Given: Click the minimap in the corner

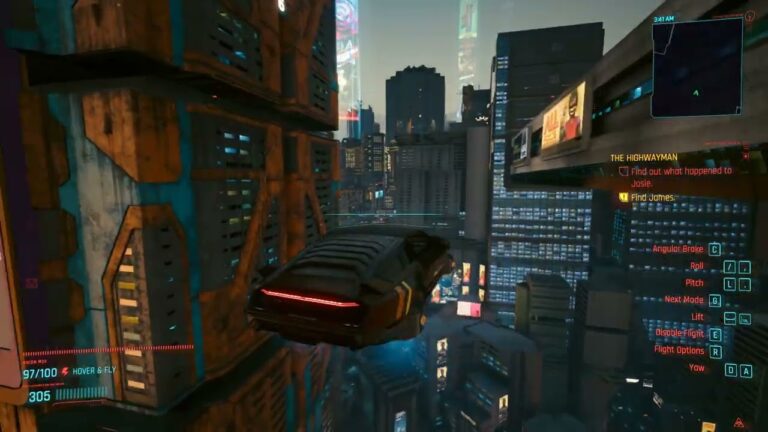Looking at the screenshot, I should pos(697,66).
